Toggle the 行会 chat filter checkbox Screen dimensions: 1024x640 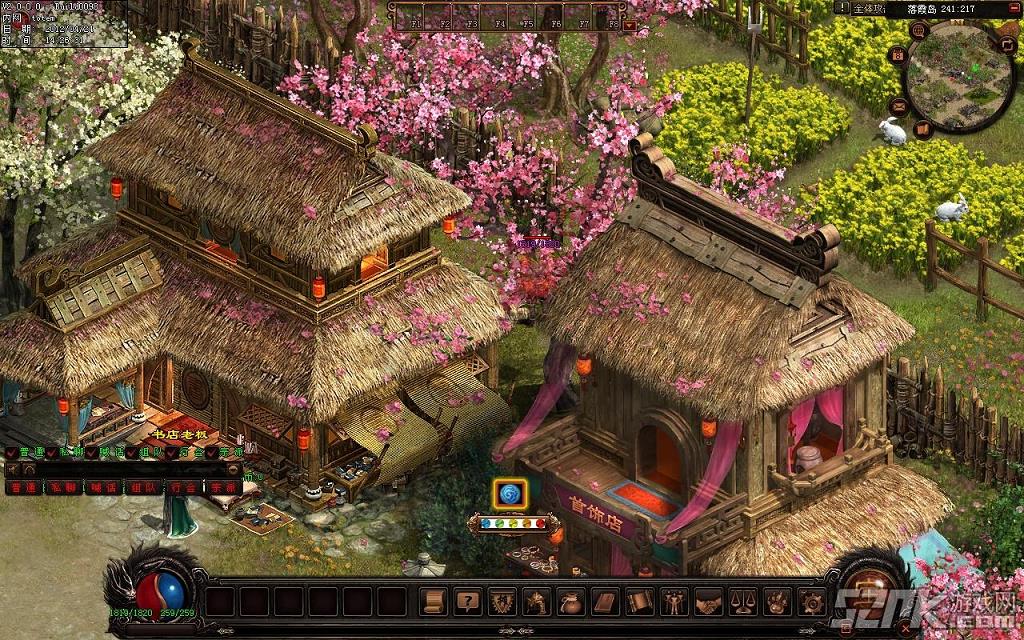[171, 453]
